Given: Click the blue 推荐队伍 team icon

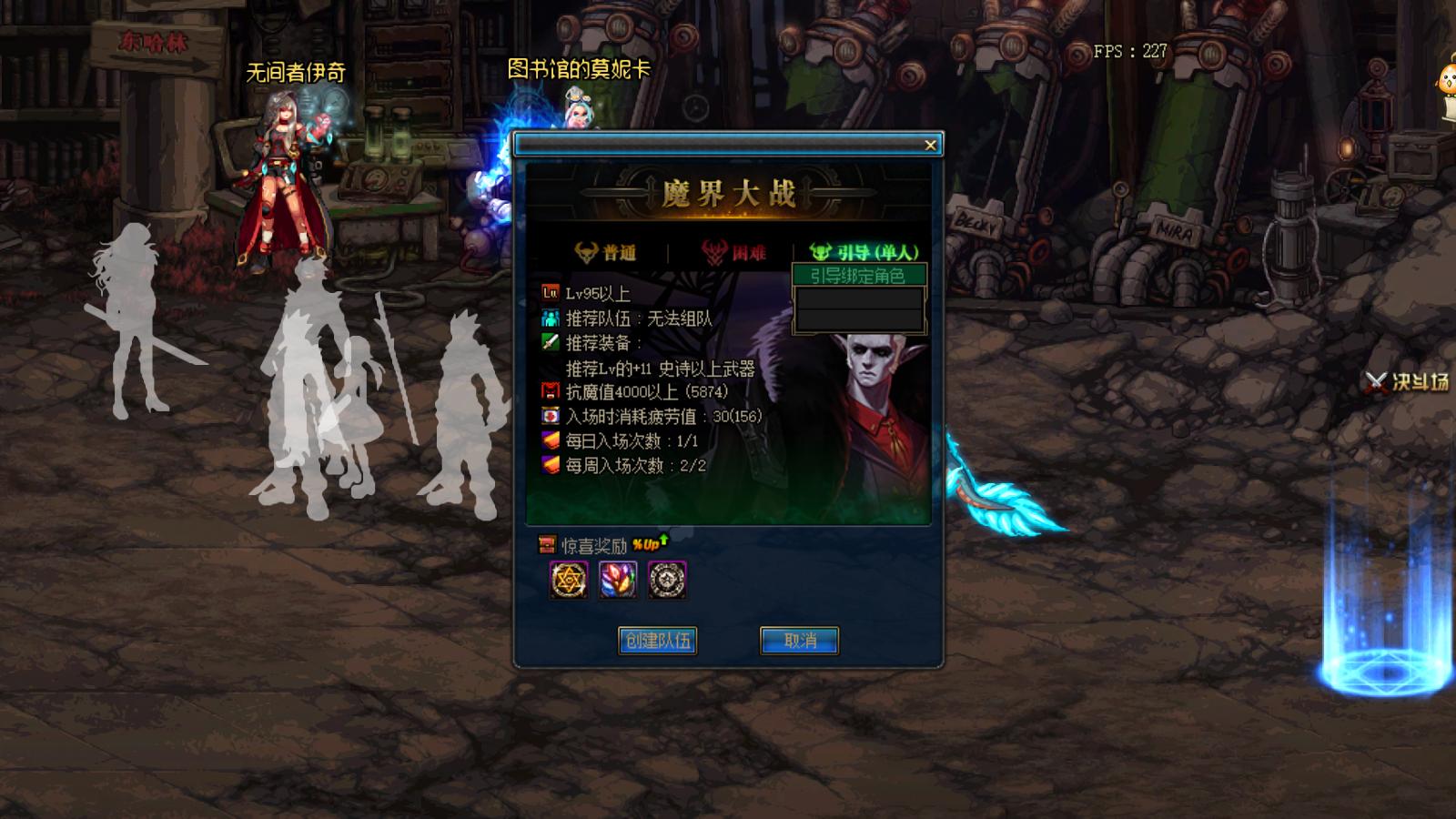Looking at the screenshot, I should pyautogui.click(x=551, y=318).
